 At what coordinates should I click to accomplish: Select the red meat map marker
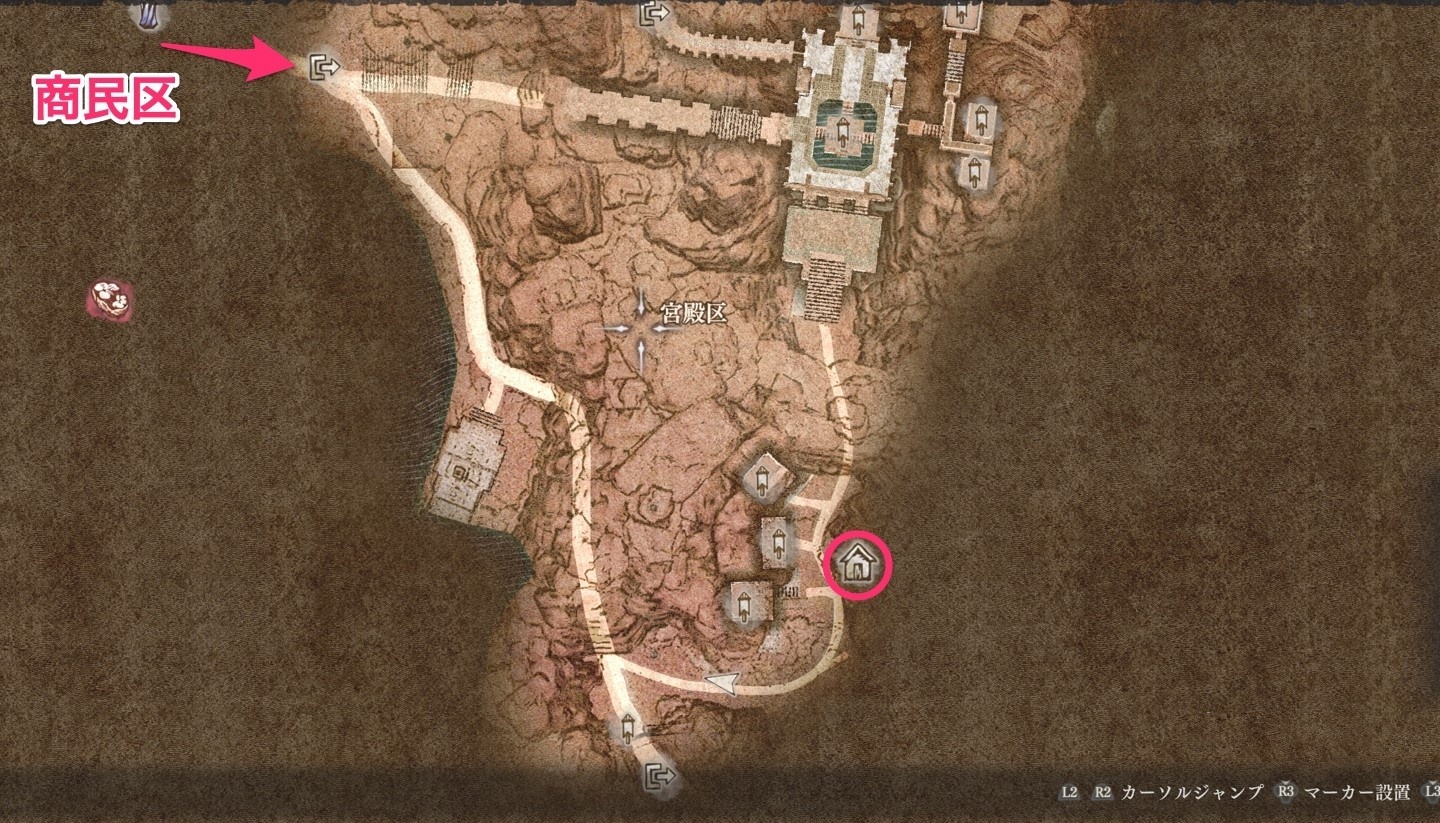[x=109, y=298]
